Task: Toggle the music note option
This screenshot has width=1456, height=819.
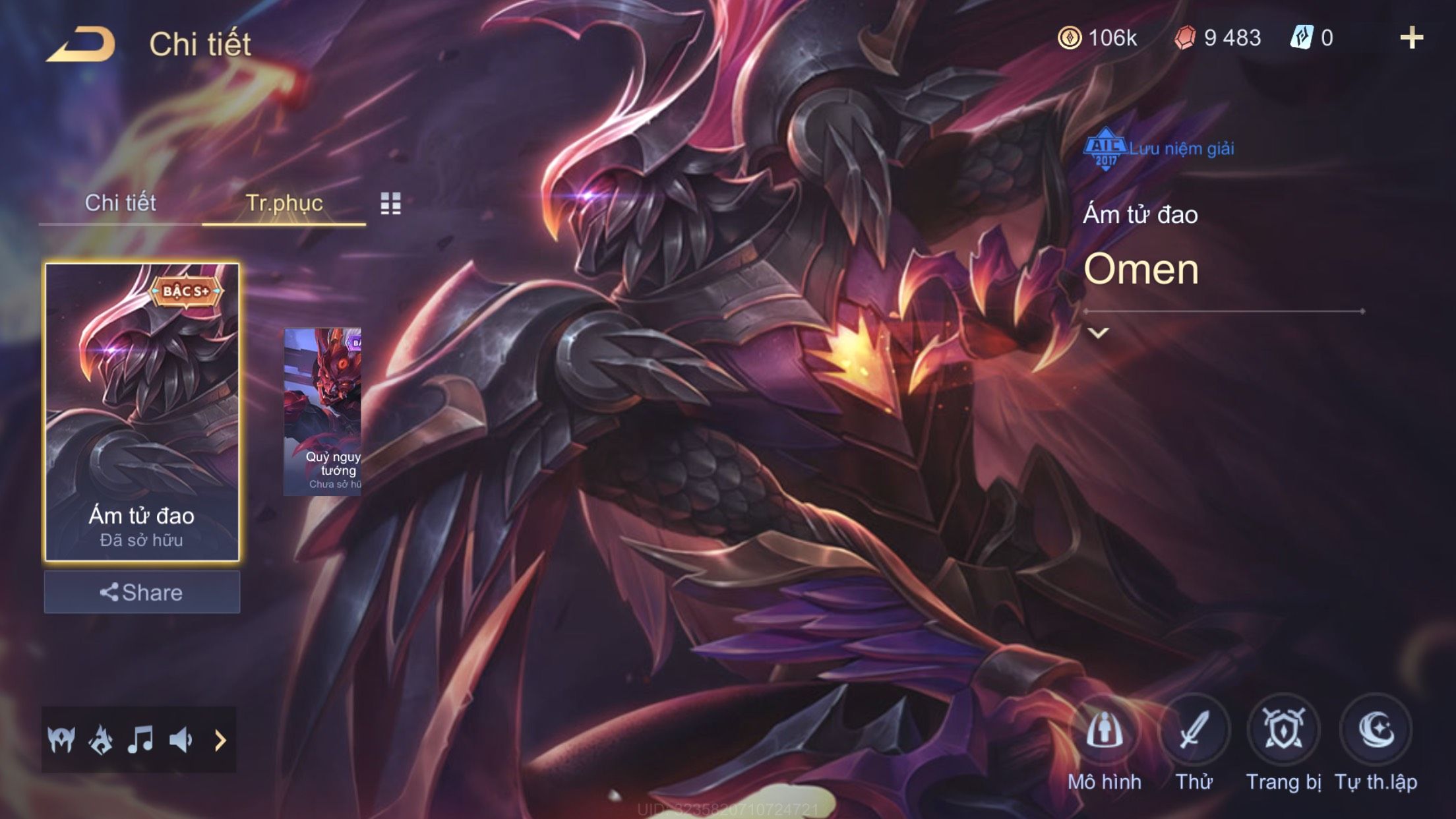Action: (x=140, y=740)
